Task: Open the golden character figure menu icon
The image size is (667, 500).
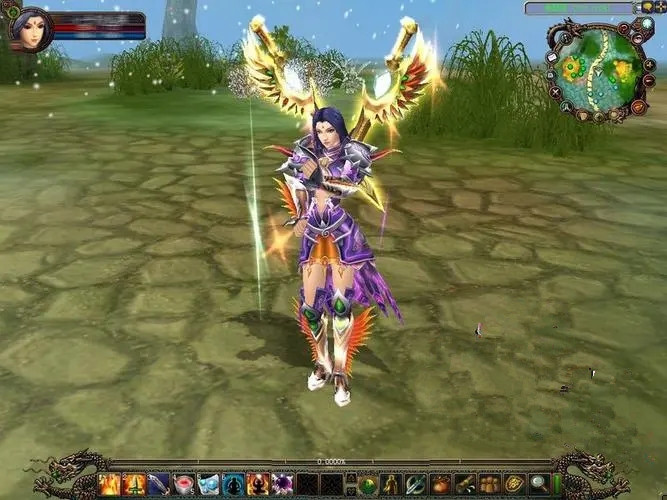Action: coord(392,485)
